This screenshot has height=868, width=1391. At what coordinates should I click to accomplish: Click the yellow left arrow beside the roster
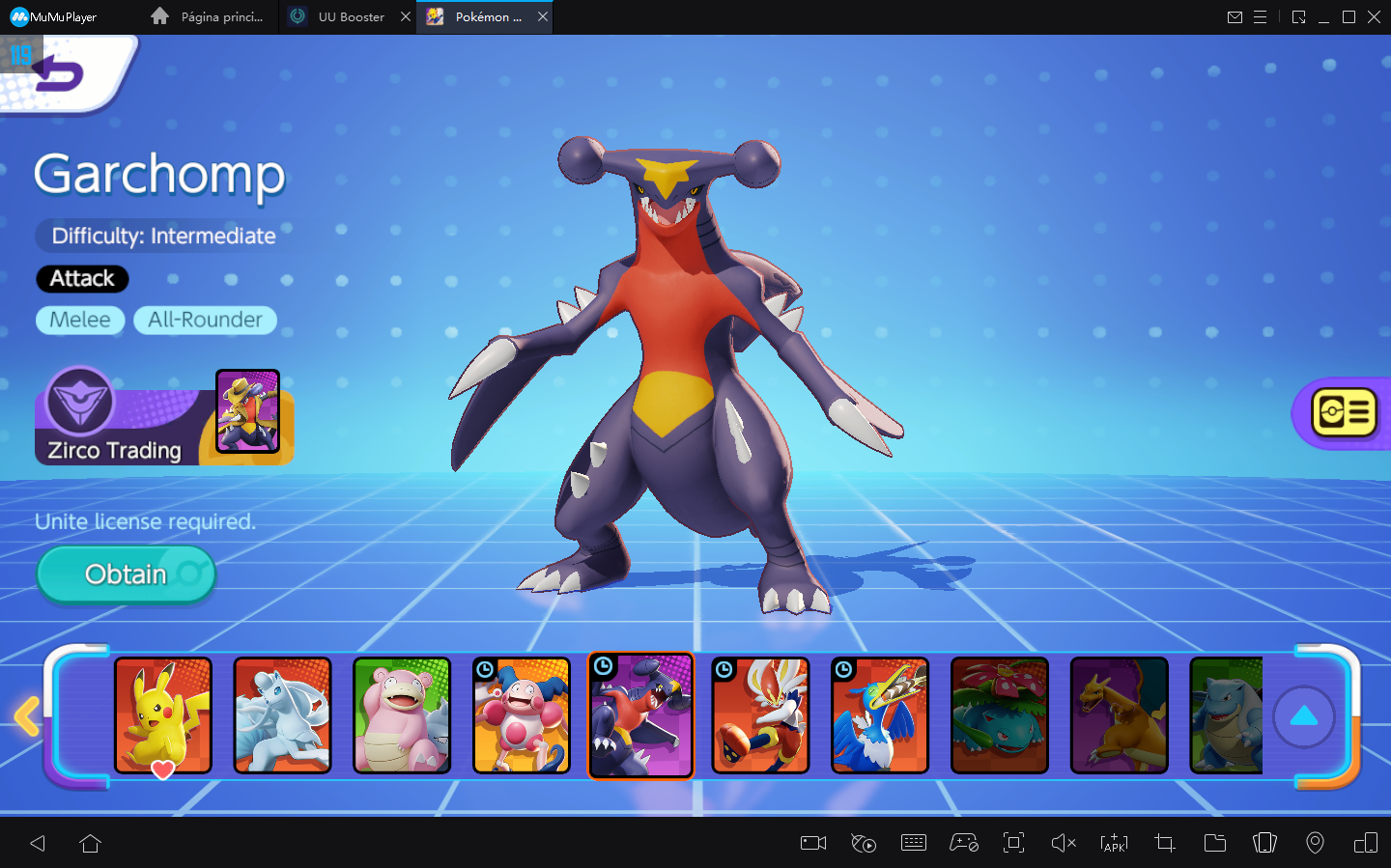click(27, 716)
